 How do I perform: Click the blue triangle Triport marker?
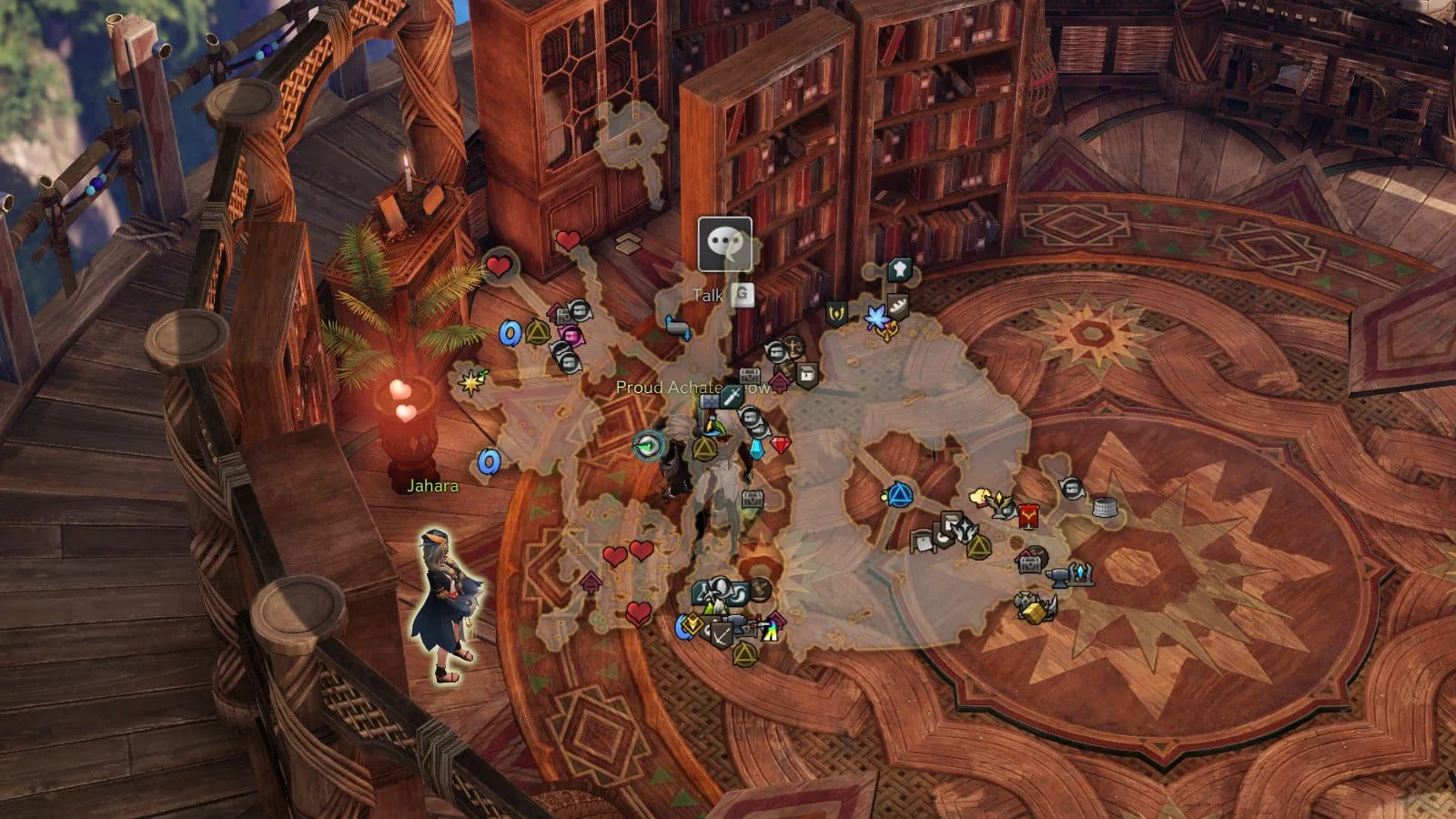click(x=900, y=495)
